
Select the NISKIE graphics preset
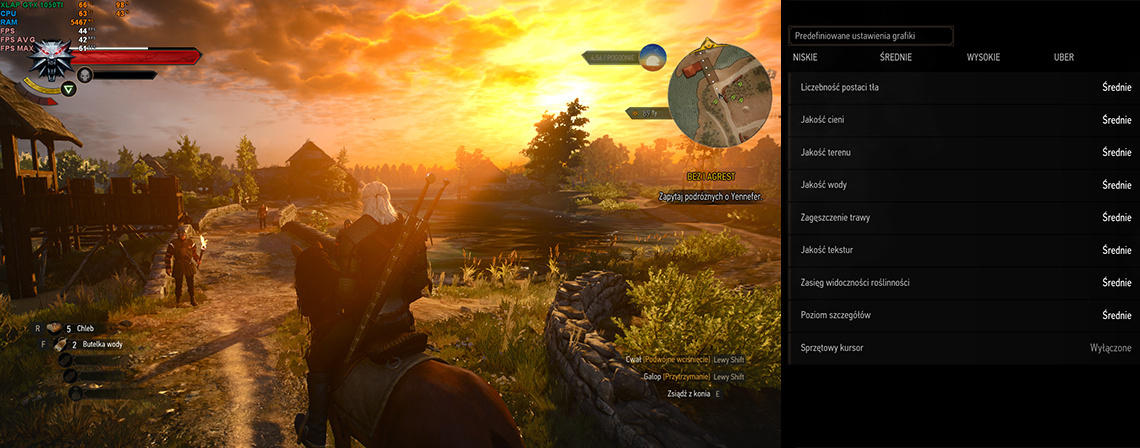pyautogui.click(x=805, y=58)
